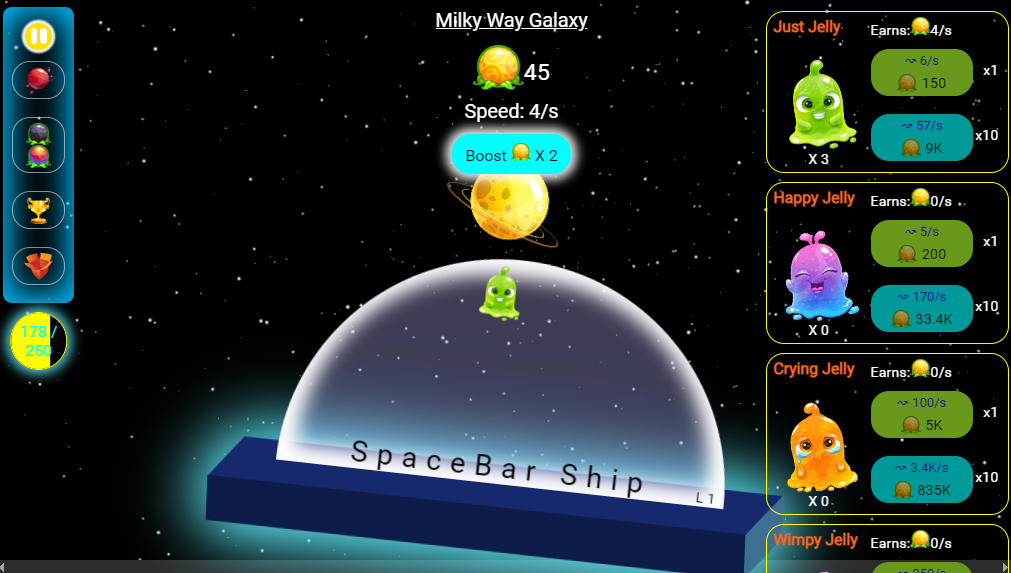Buy one Crying Jelly for 5K
1011x573 pixels.
[x=921, y=414]
